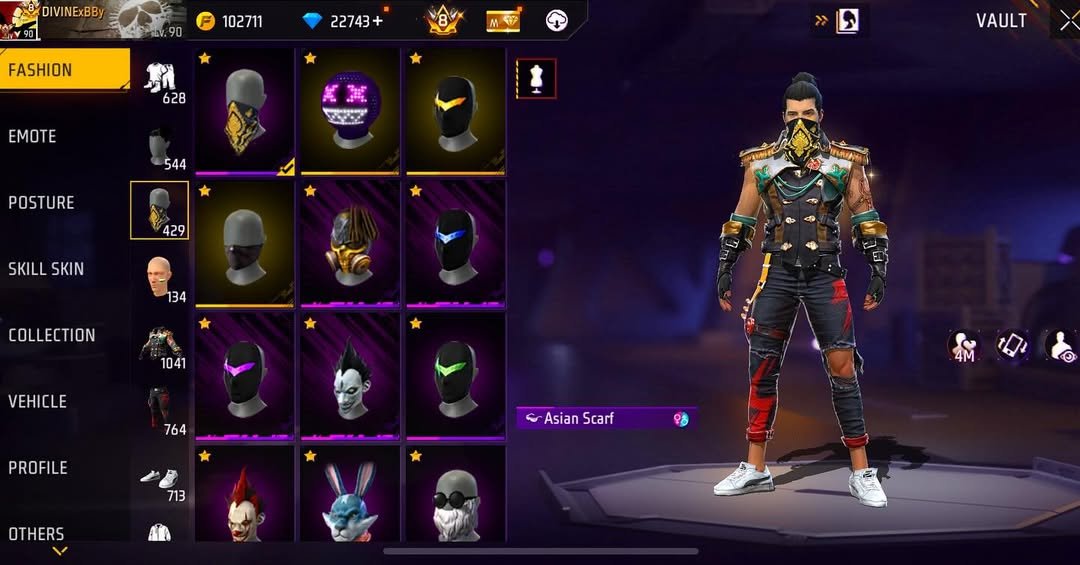The height and width of the screenshot is (565, 1080).
Task: Add more diamonds with the plus button
Action: [x=378, y=22]
